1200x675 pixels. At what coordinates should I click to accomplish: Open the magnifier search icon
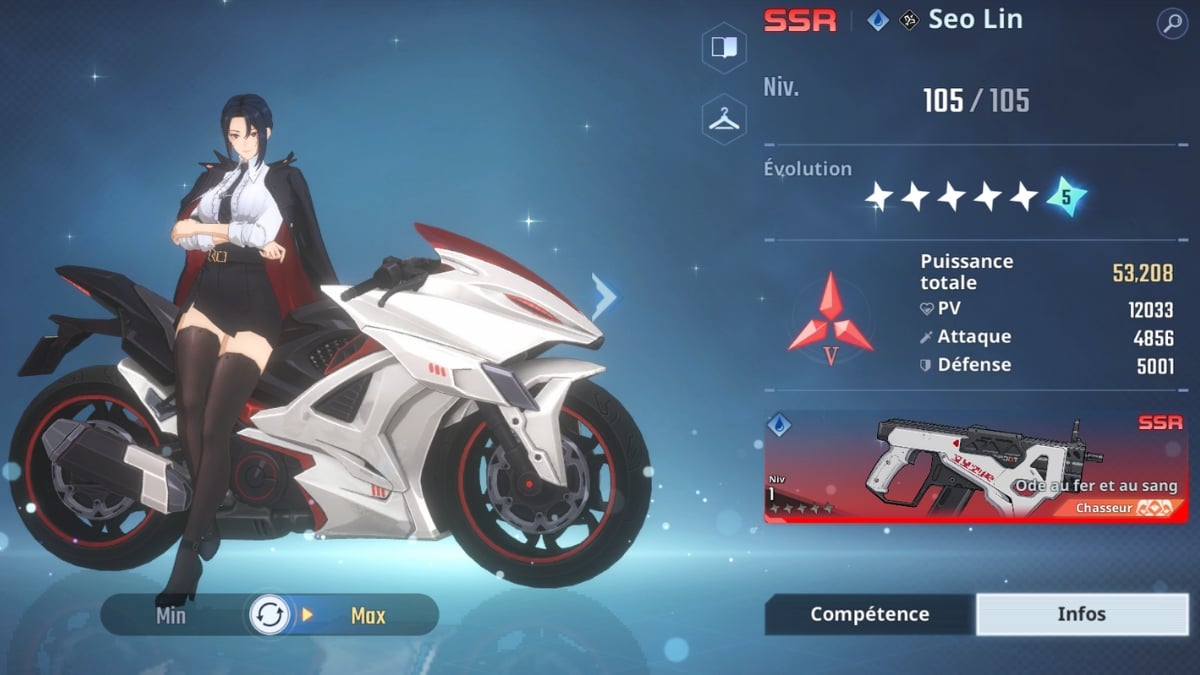pos(1171,24)
